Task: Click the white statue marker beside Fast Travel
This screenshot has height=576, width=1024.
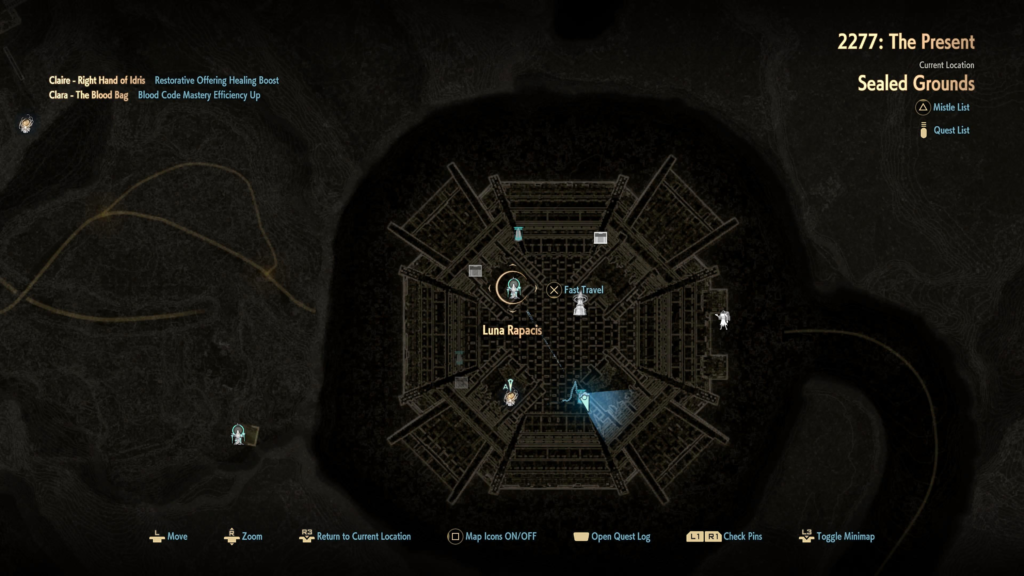Action: pyautogui.click(x=579, y=306)
